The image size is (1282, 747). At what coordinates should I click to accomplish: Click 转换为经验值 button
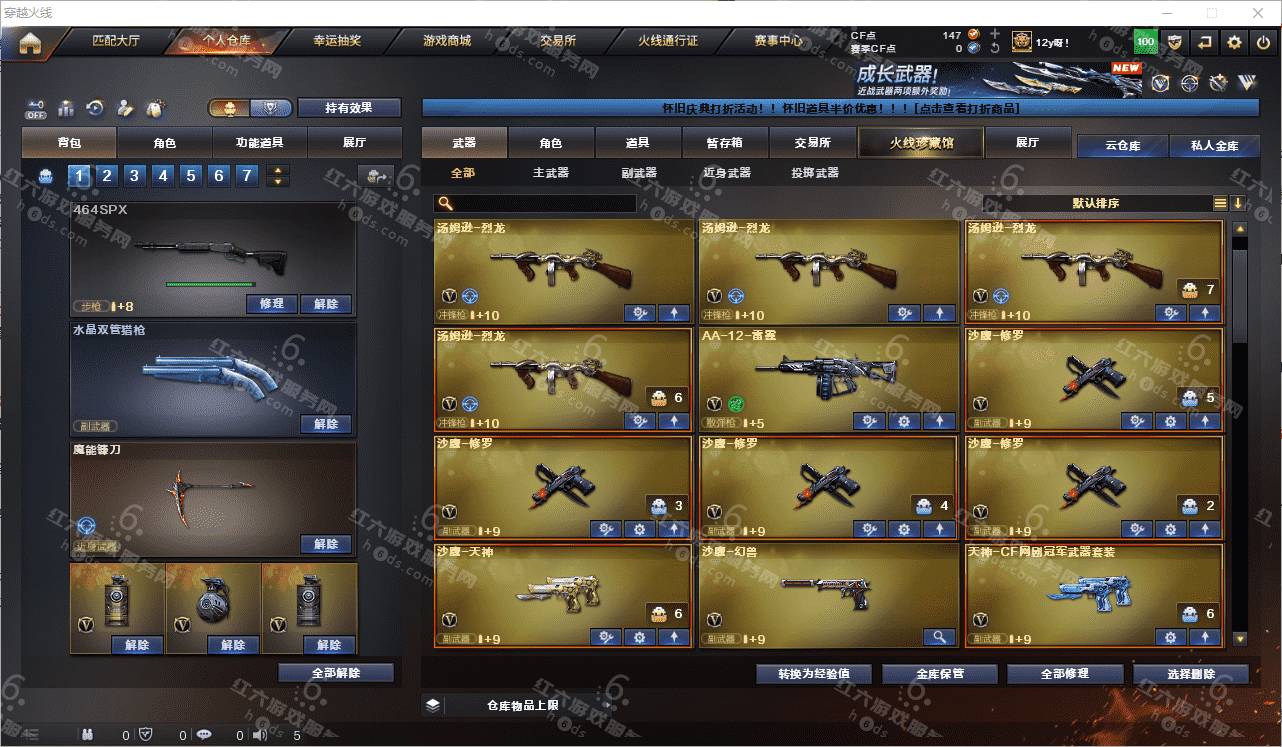pyautogui.click(x=814, y=673)
